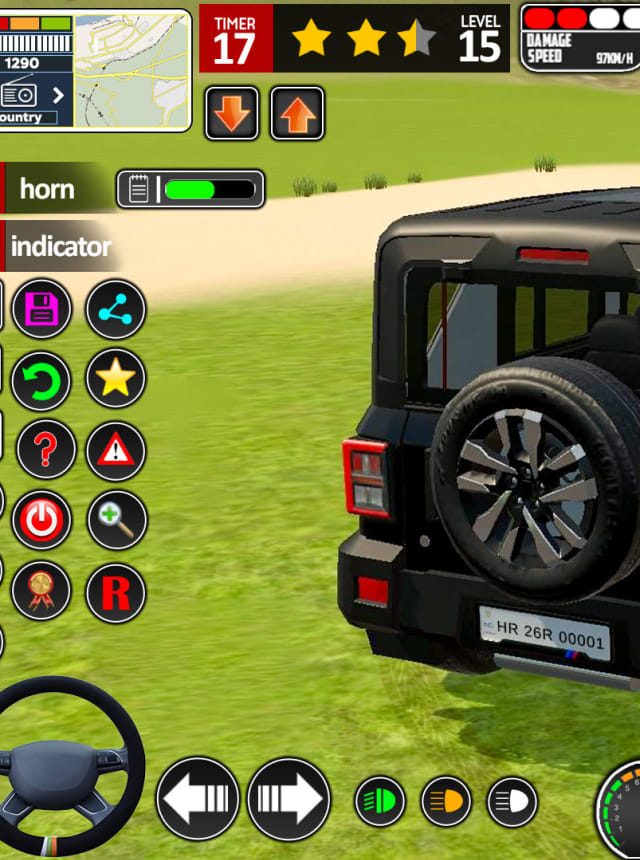This screenshot has height=860, width=640.
Task: Open the minimap
Action: (x=132, y=69)
